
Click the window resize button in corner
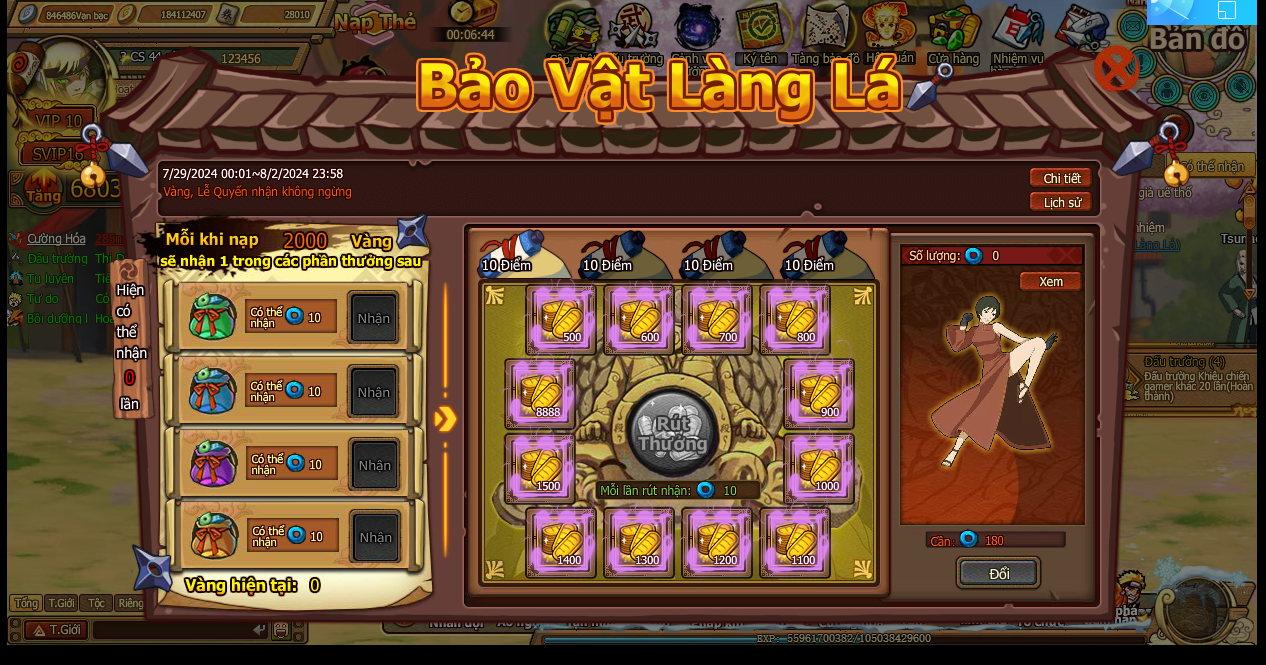1227,10
